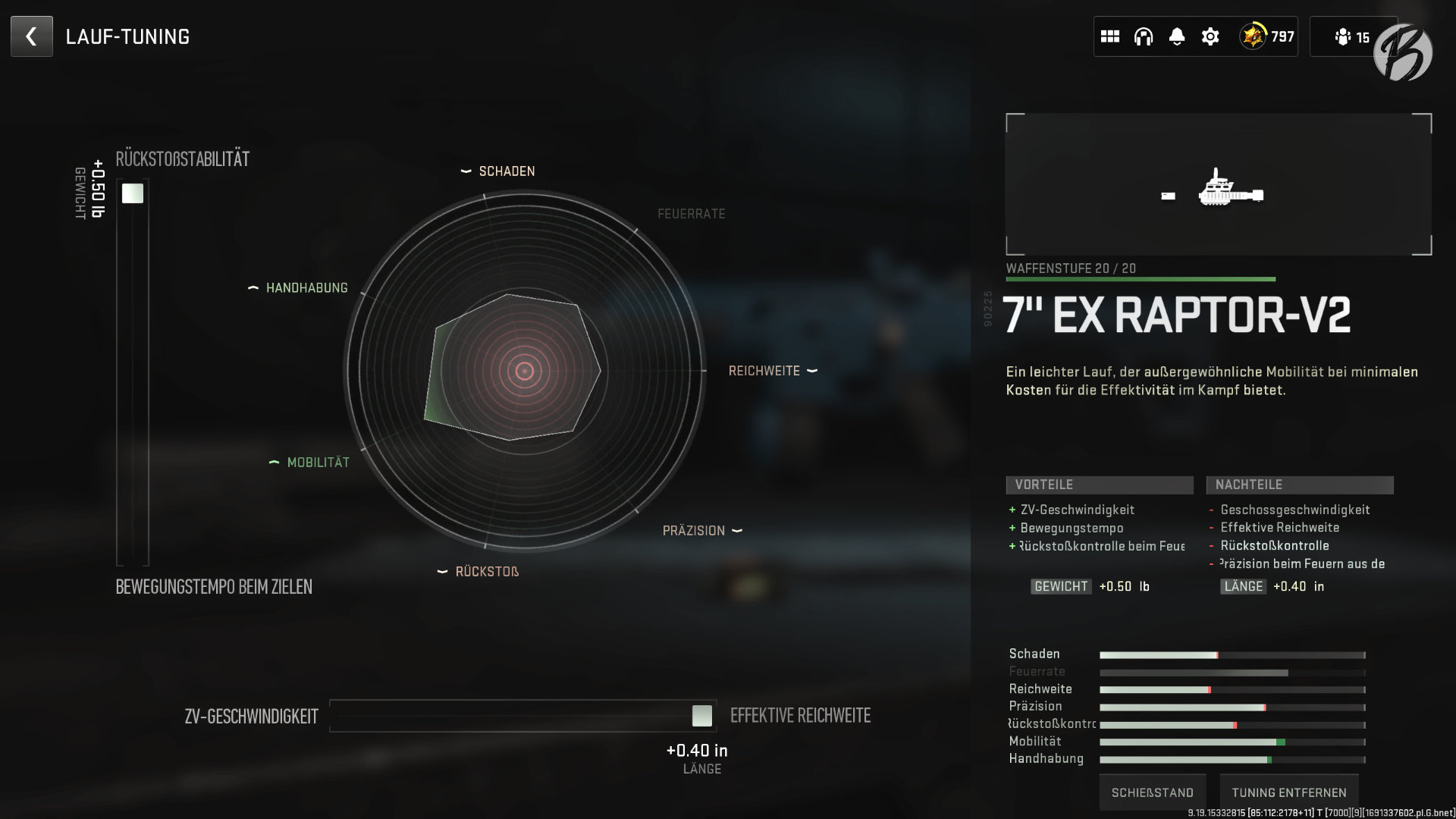1456x819 pixels.
Task: Open the channels grid icon
Action: 1111,36
